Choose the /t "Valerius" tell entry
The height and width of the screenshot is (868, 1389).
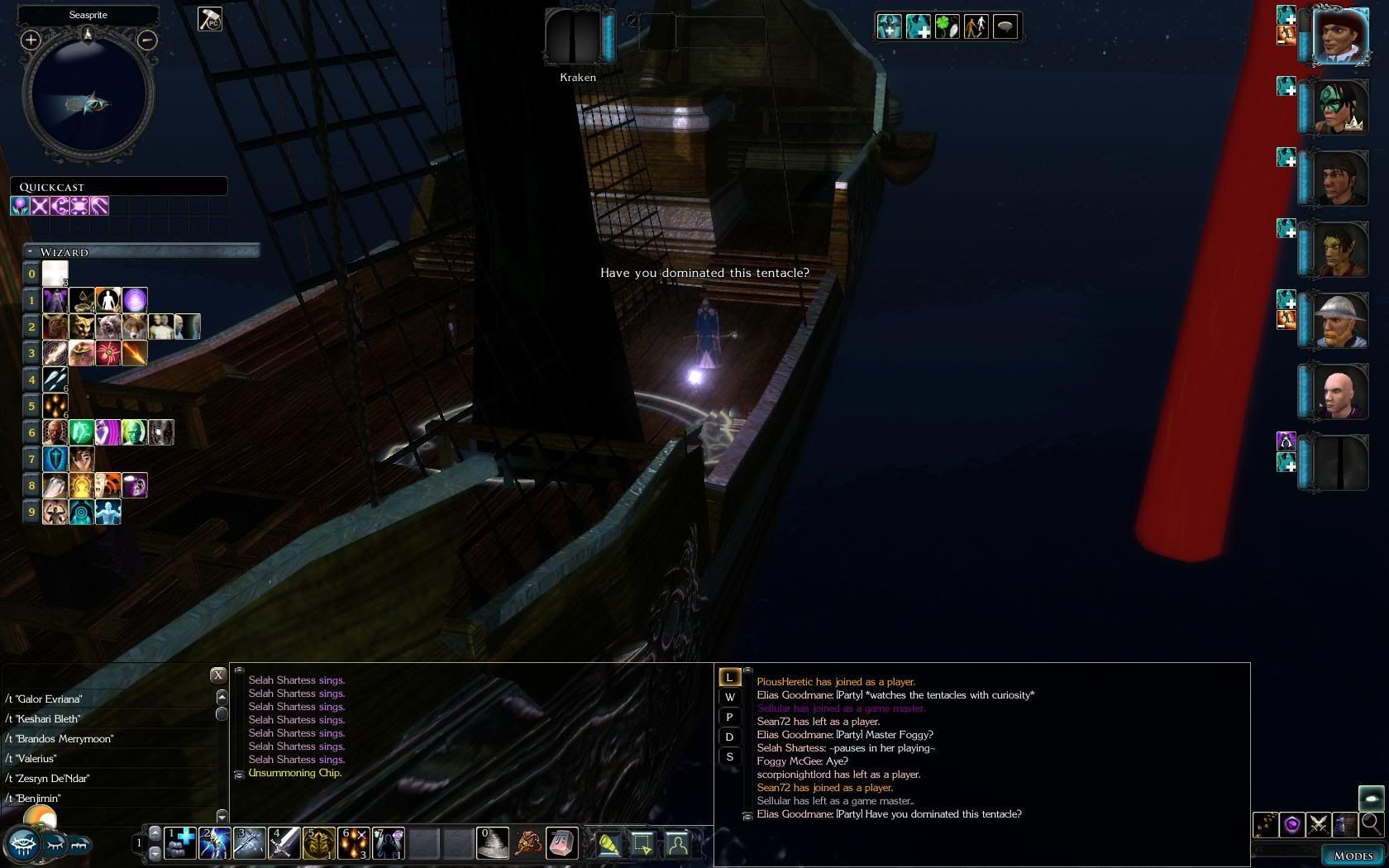pyautogui.click(x=34, y=759)
